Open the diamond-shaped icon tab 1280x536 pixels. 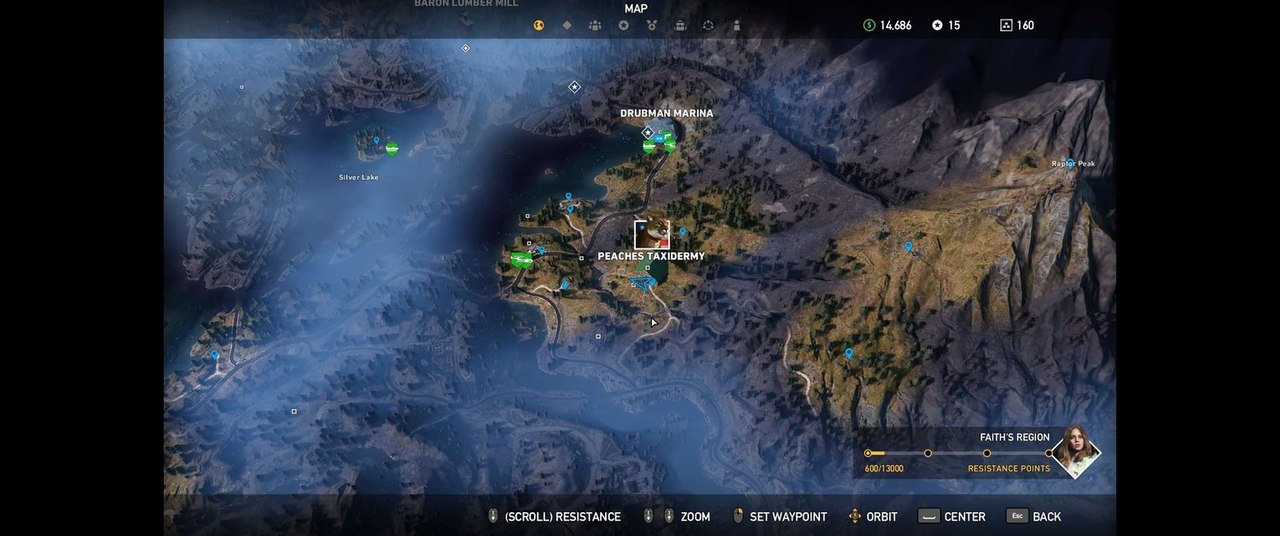click(567, 25)
